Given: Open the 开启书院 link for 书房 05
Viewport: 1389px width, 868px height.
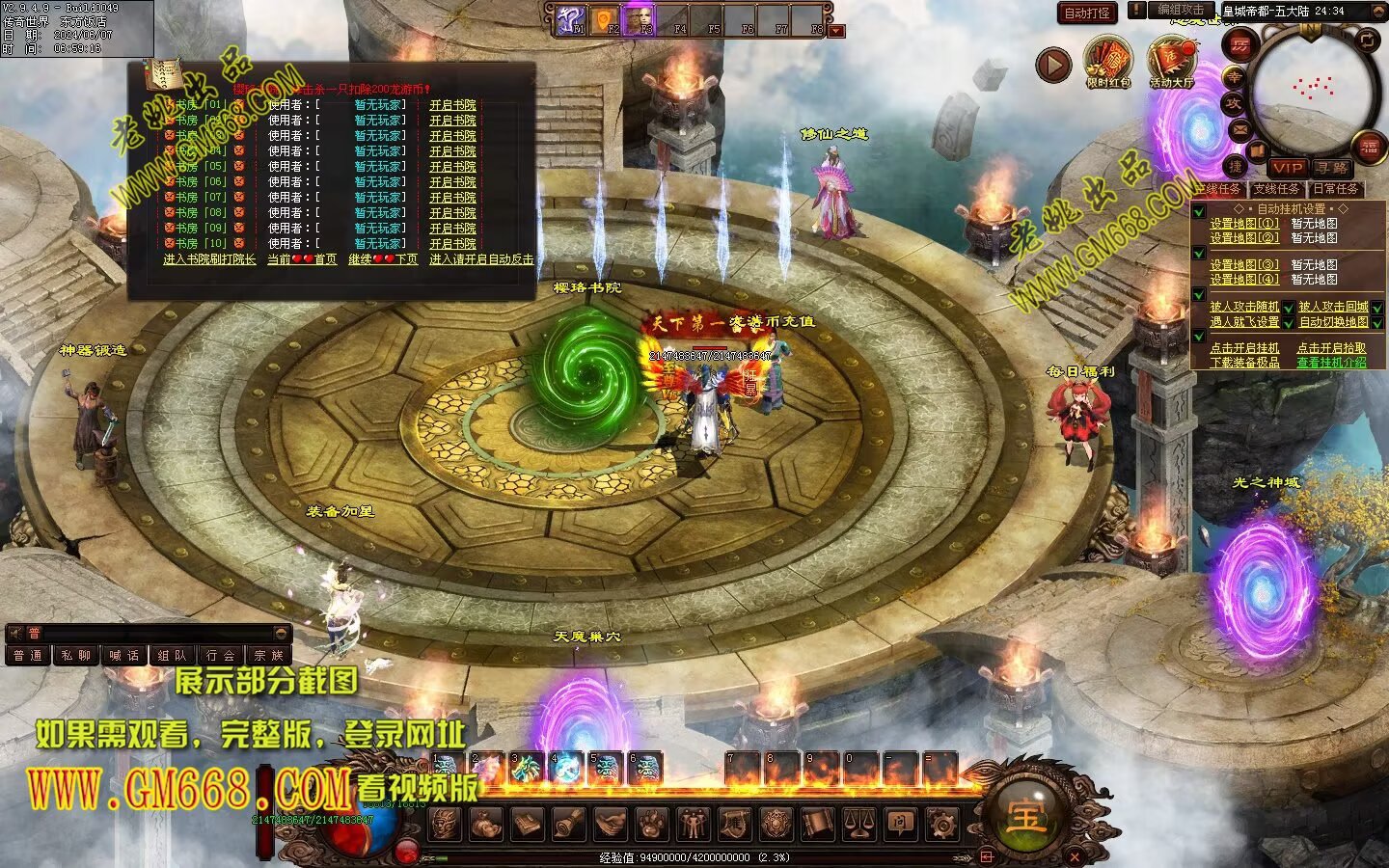Looking at the screenshot, I should (x=452, y=166).
